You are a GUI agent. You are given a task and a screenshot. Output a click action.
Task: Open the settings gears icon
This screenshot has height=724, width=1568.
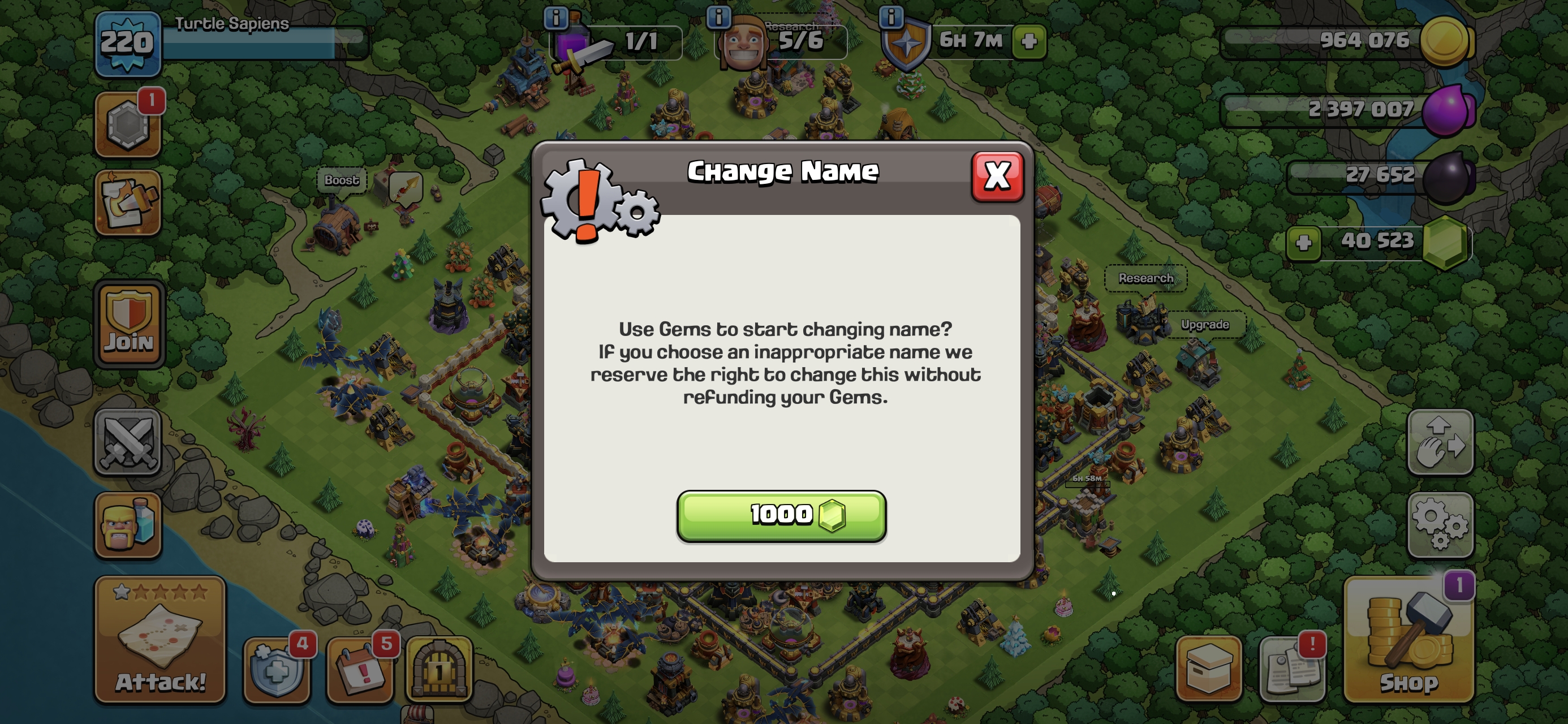pos(1440,524)
